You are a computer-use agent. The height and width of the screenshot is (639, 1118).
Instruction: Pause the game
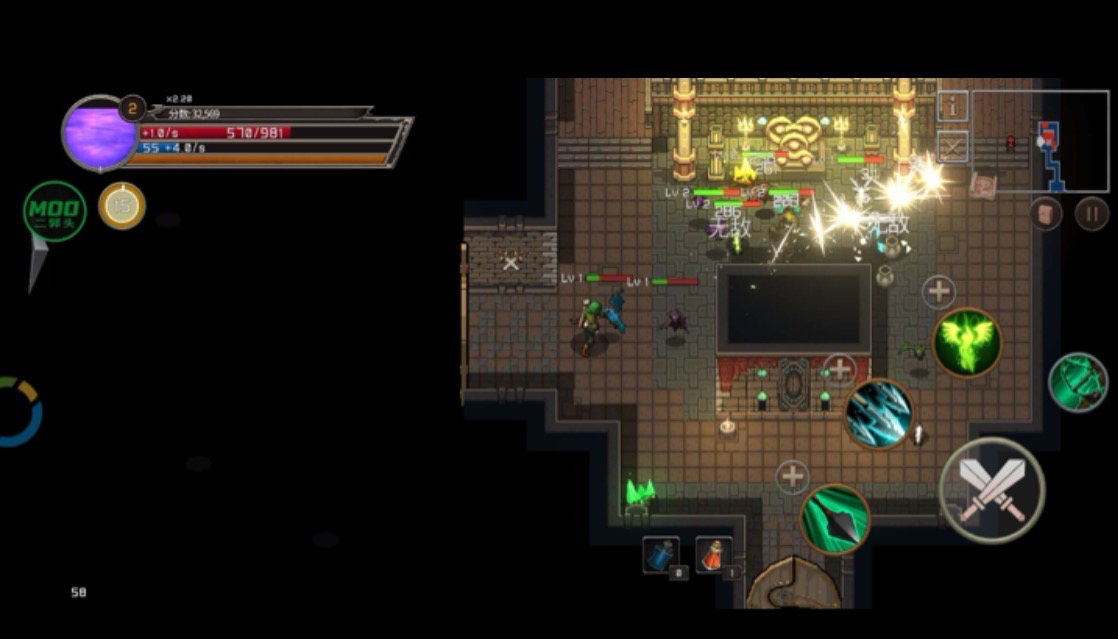(1092, 213)
